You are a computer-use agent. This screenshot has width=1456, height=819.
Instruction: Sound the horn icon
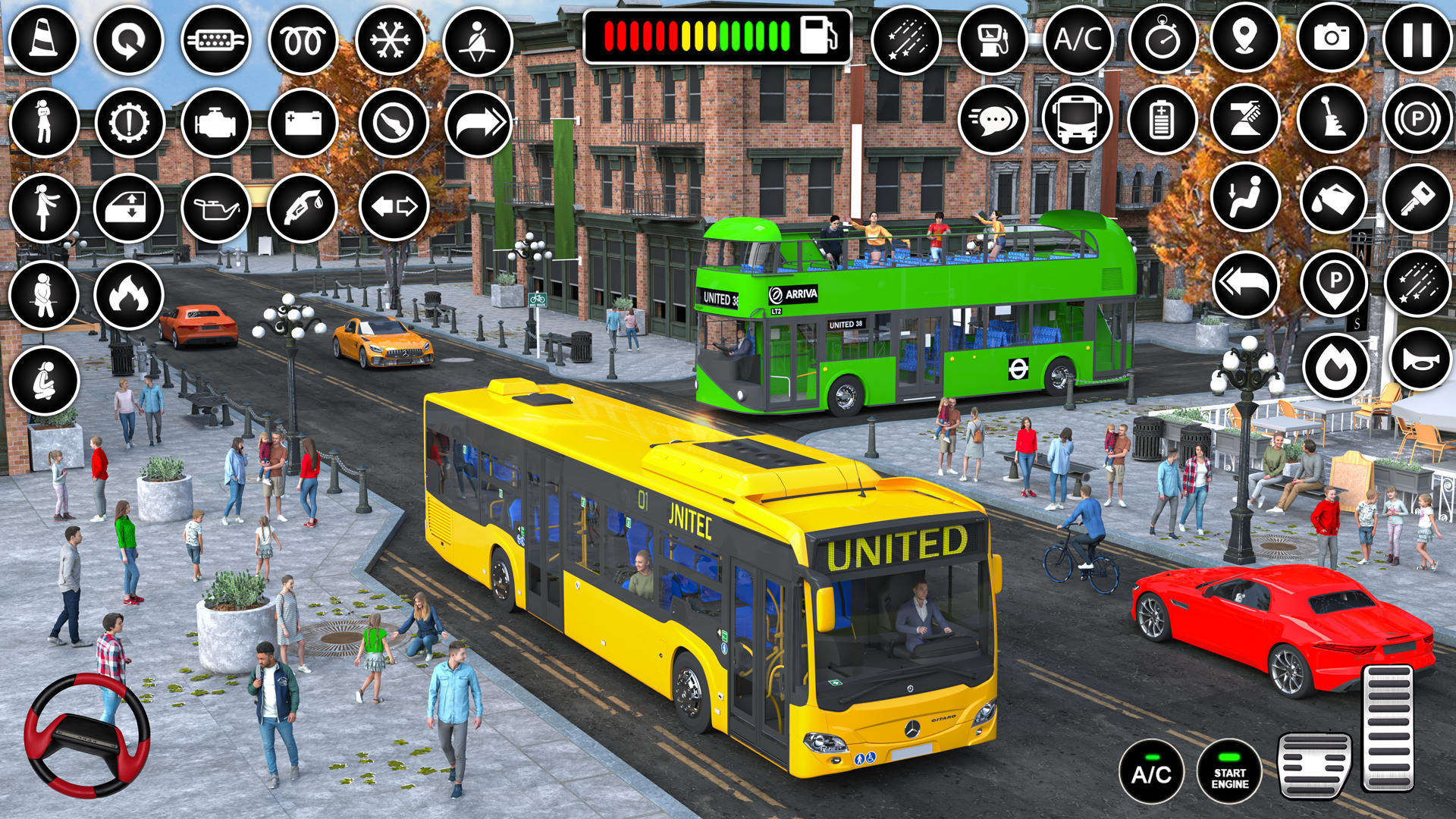coord(1420,360)
